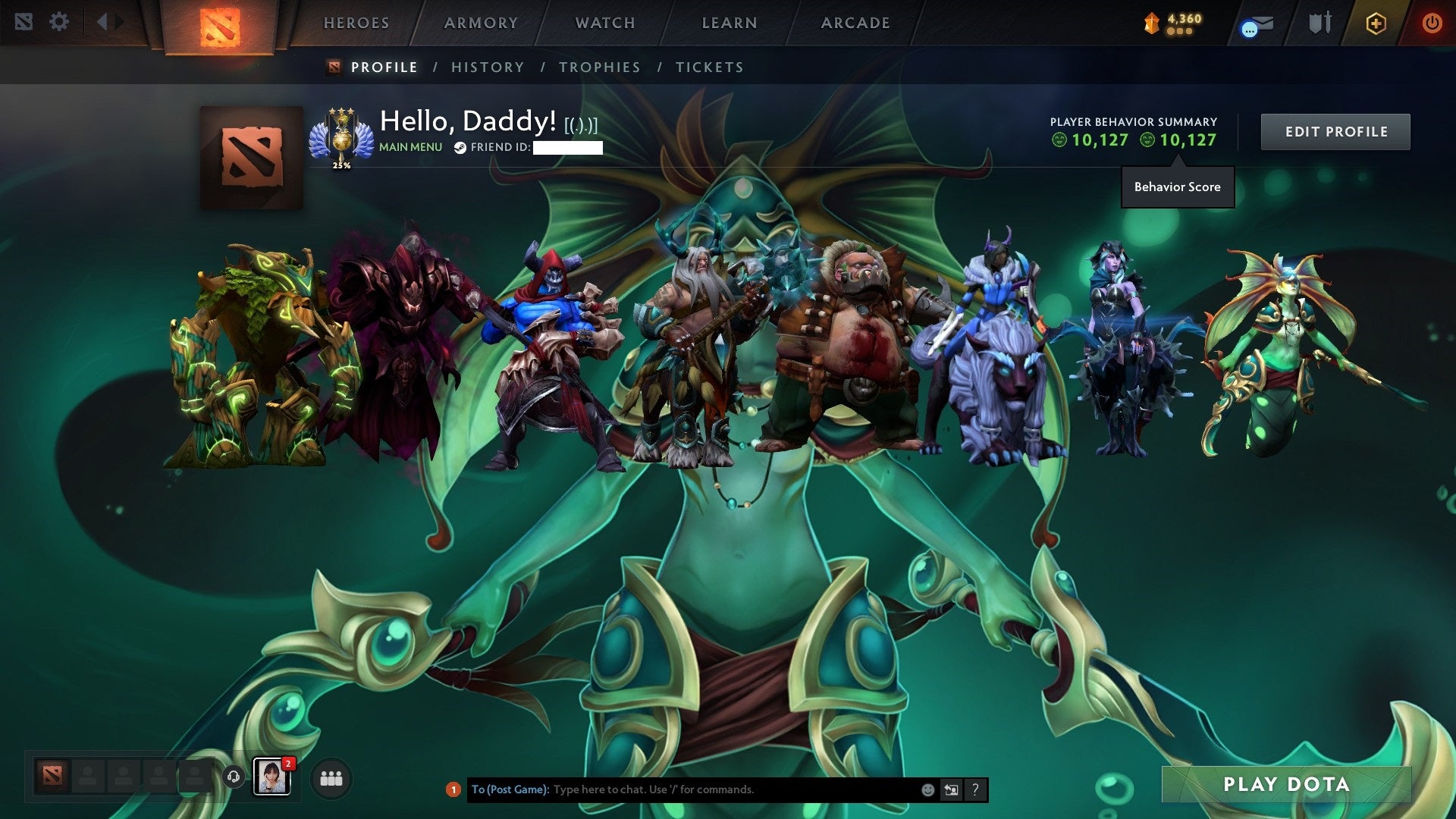Open the To (Post Game) channel selector
Viewport: 1456px width, 819px height.
pyautogui.click(x=511, y=789)
